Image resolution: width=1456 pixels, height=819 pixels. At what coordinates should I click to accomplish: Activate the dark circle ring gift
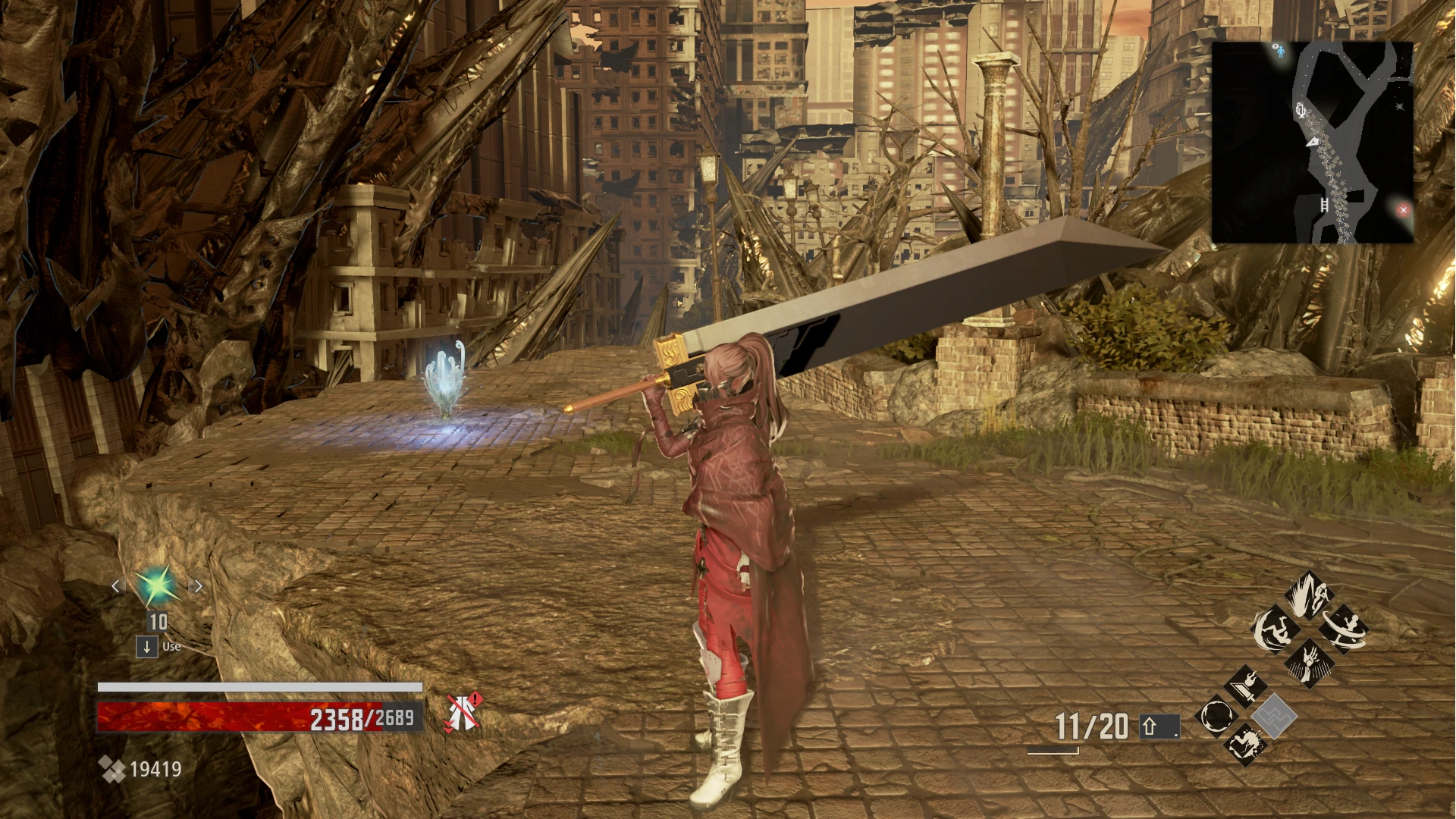pos(1216,717)
